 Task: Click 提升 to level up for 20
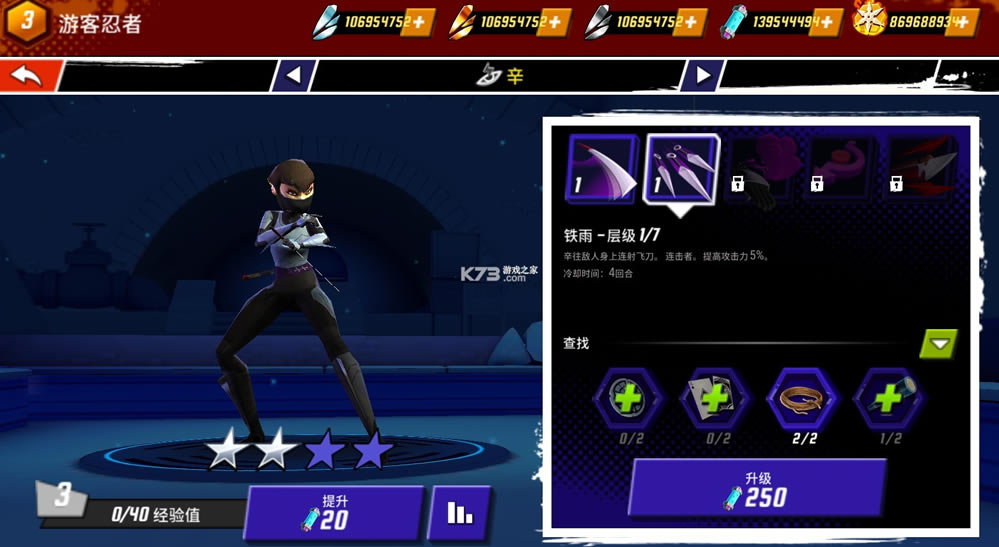pos(333,512)
